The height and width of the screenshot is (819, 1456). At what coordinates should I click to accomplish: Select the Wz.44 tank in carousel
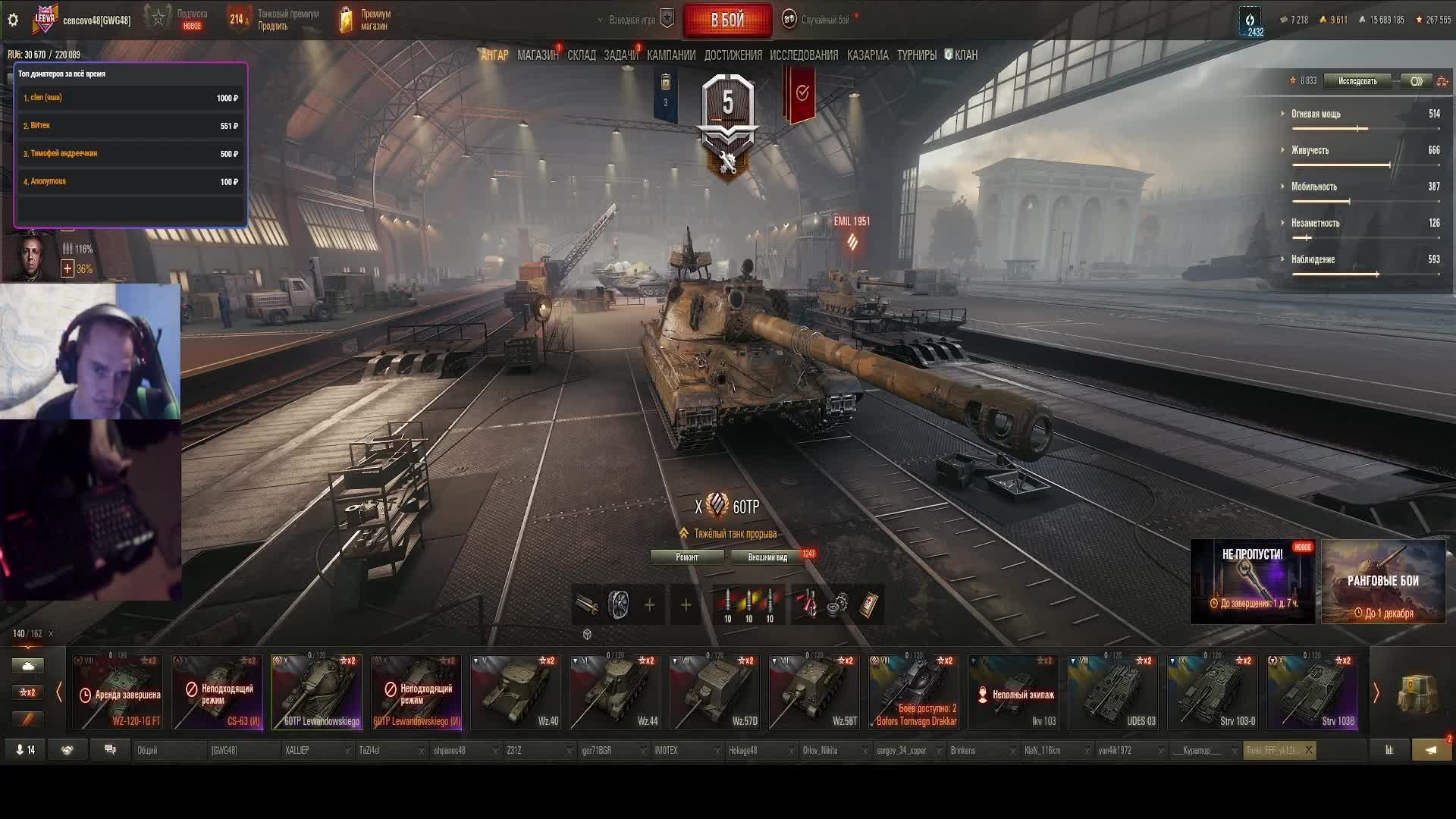pyautogui.click(x=614, y=692)
